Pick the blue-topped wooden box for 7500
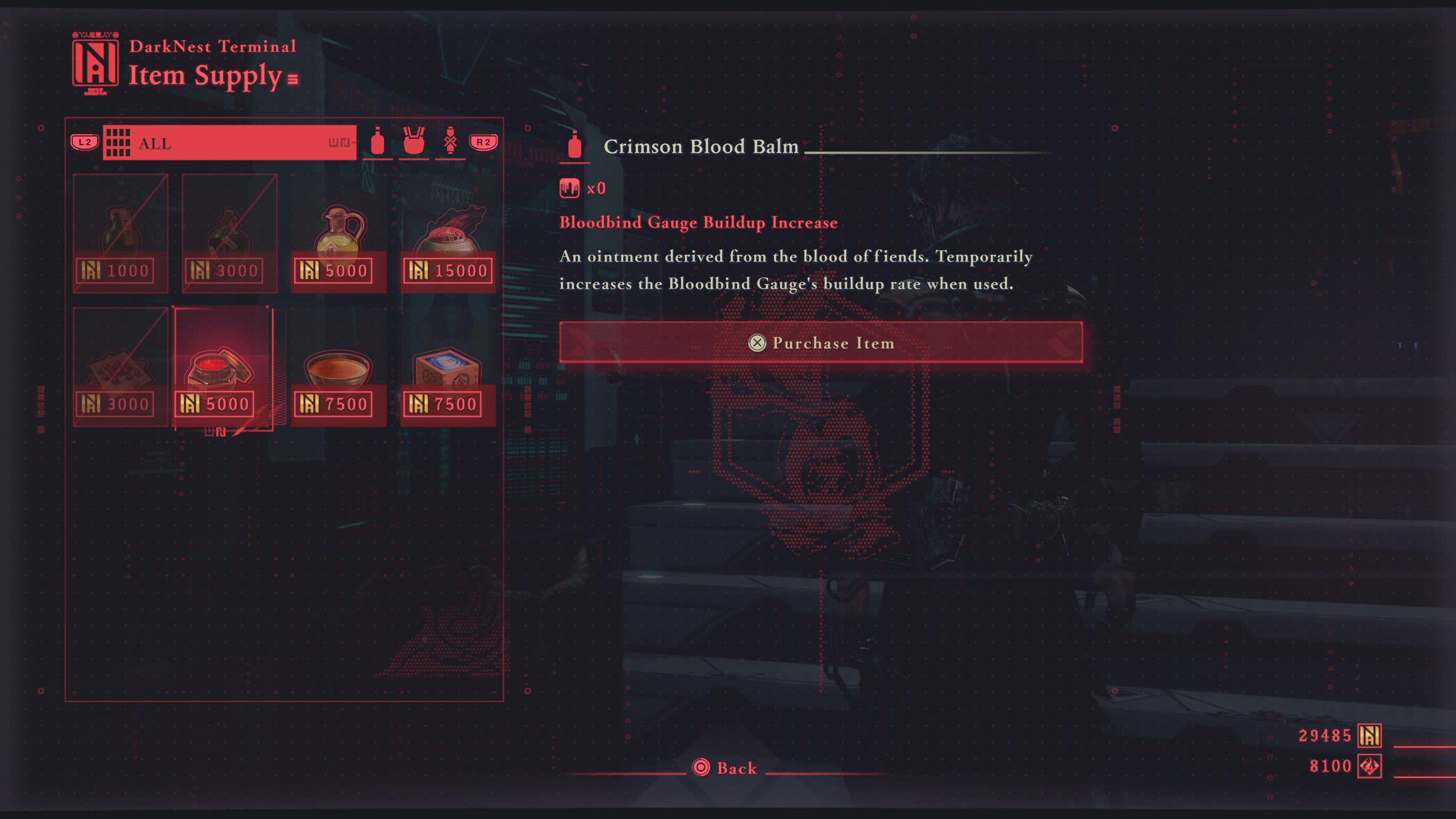1456x819 pixels. pyautogui.click(x=448, y=366)
